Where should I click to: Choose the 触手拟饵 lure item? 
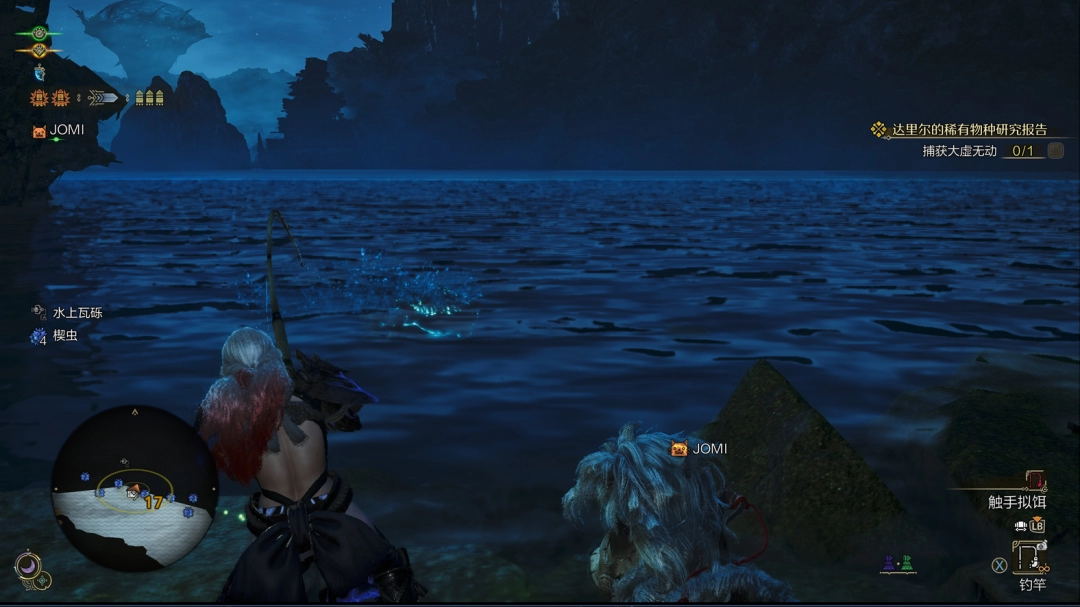point(1016,502)
